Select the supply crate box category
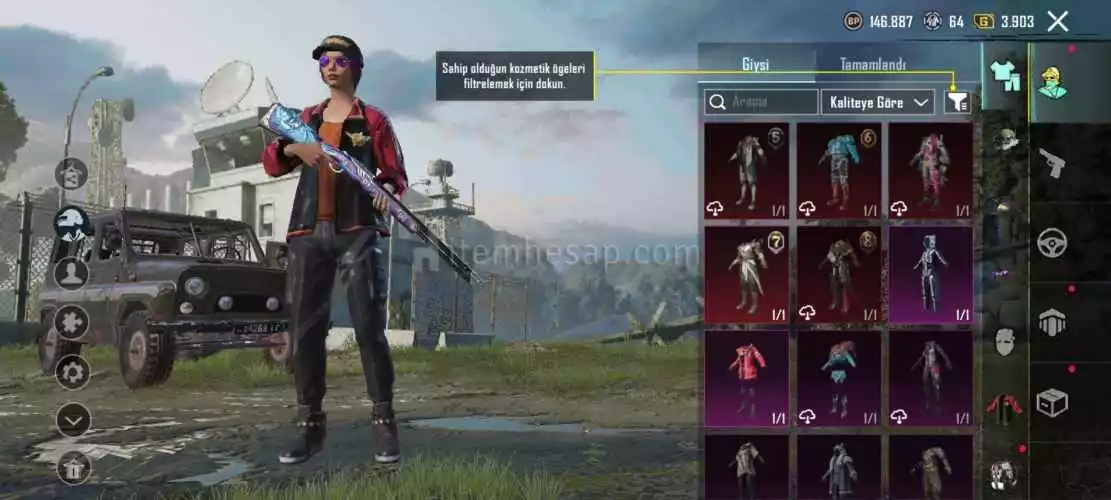Image resolution: width=1111 pixels, height=500 pixels. click(1052, 402)
